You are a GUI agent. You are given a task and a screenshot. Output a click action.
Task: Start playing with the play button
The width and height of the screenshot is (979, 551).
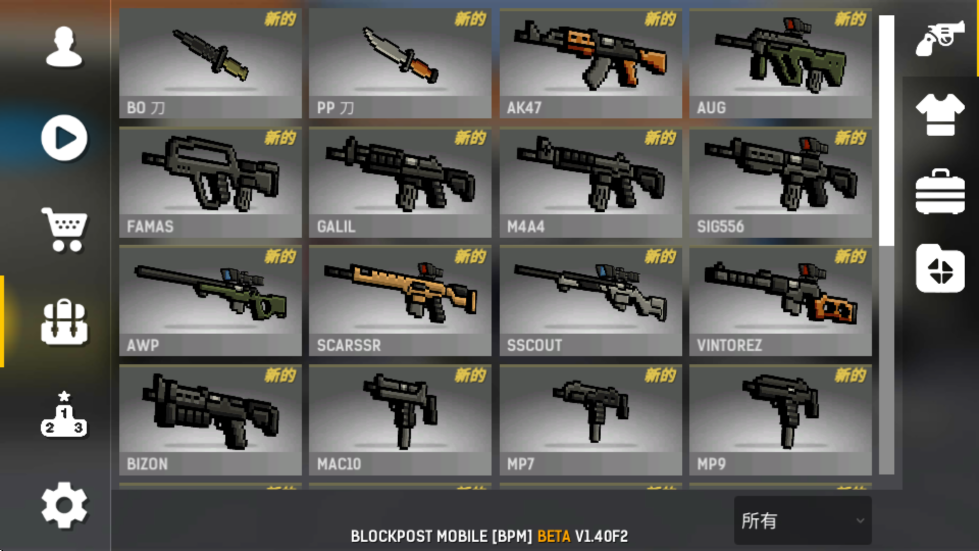[64, 138]
